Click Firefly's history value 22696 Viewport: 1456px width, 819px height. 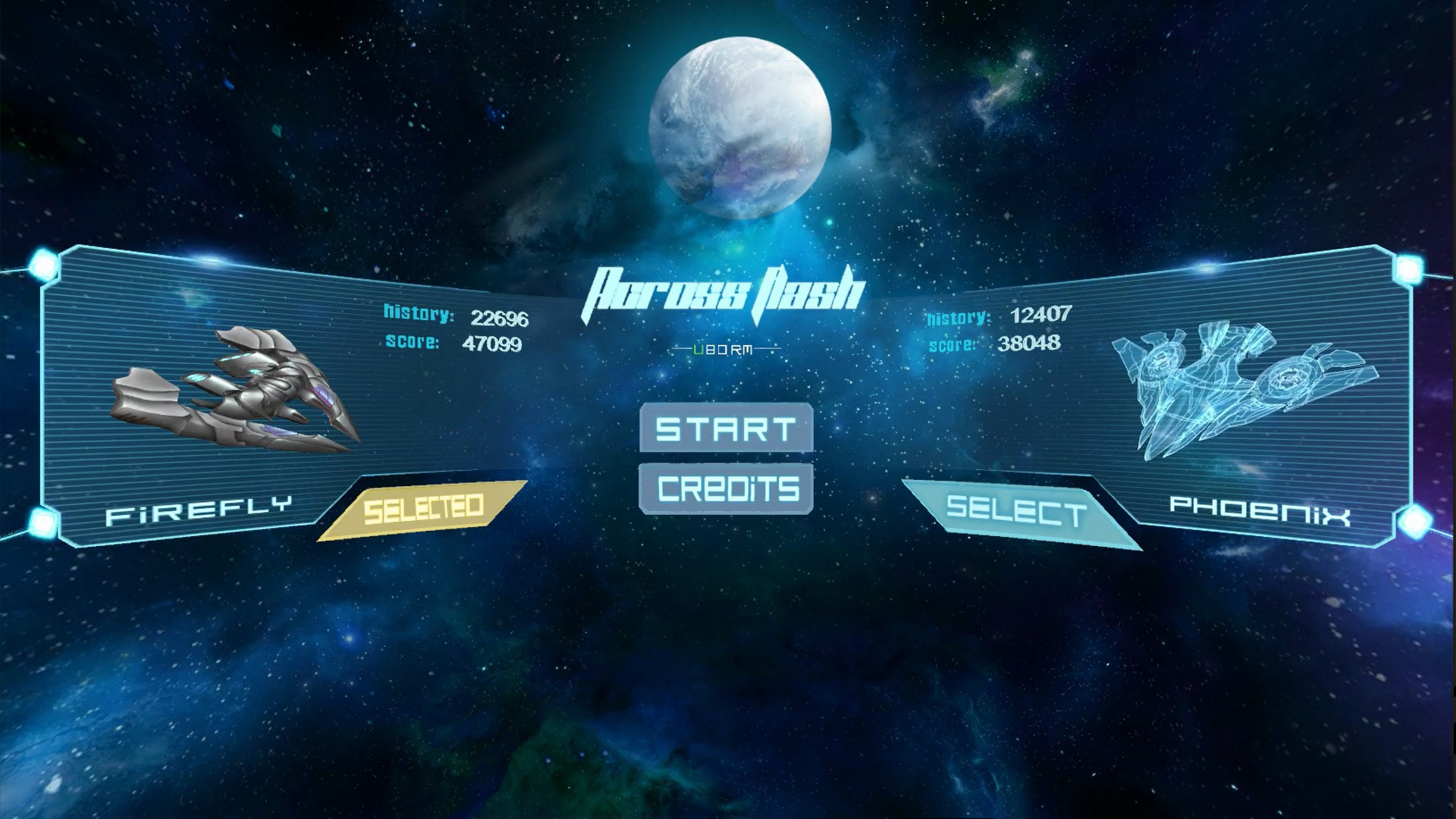[500, 317]
